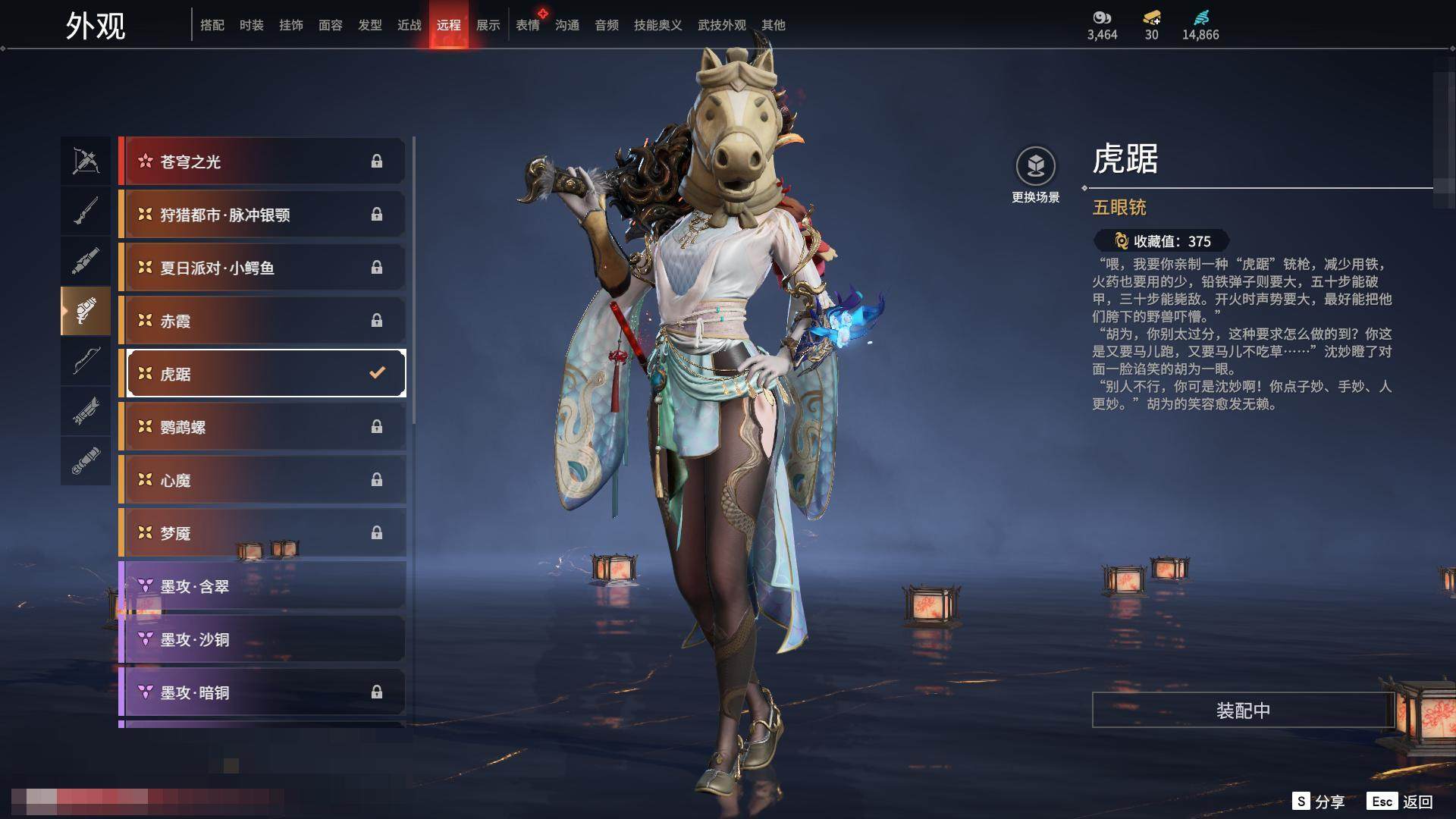
Task: Select the 夏日派对·小鳄鱼 skin
Action: pos(263,268)
